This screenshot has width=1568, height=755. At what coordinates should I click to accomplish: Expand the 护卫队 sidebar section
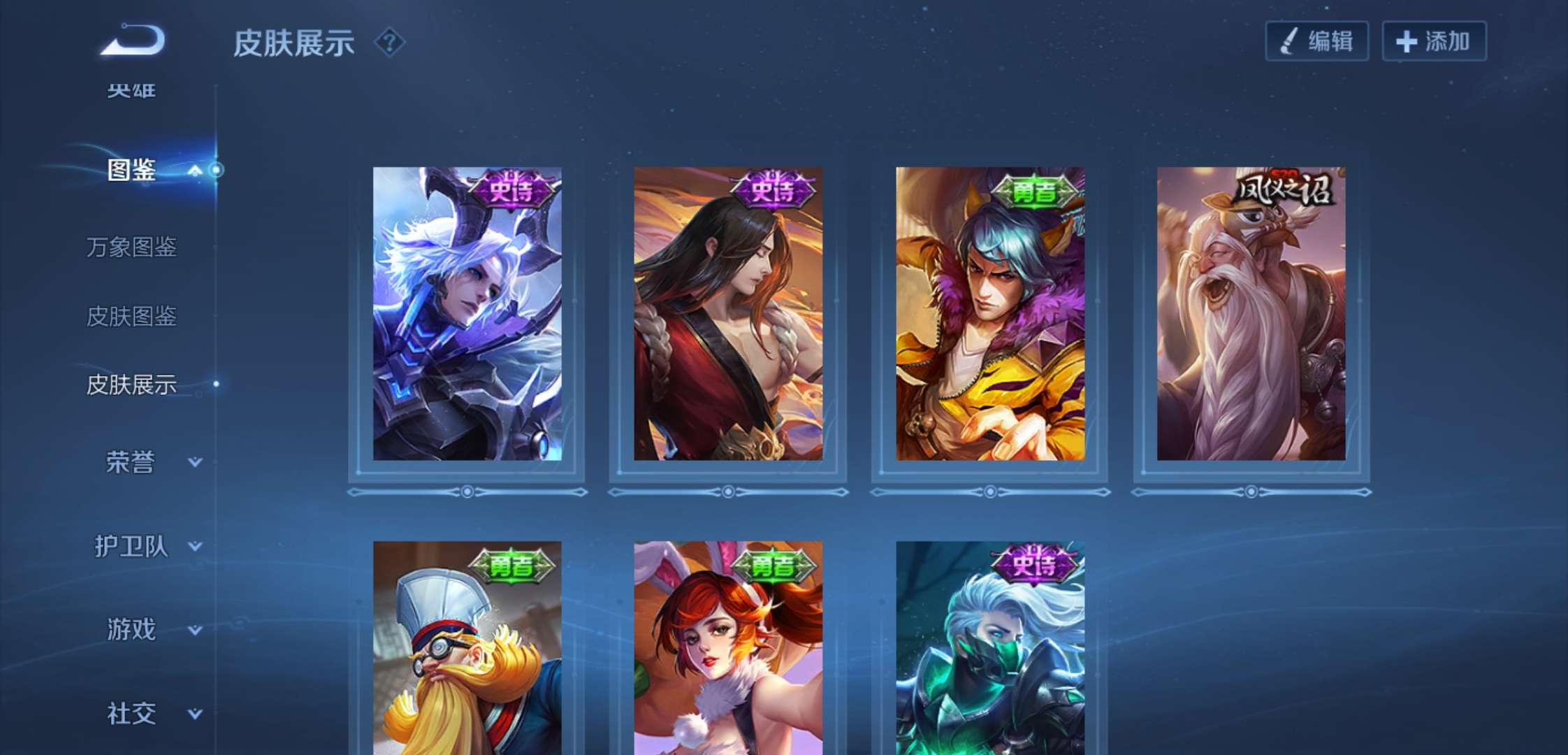[x=147, y=546]
